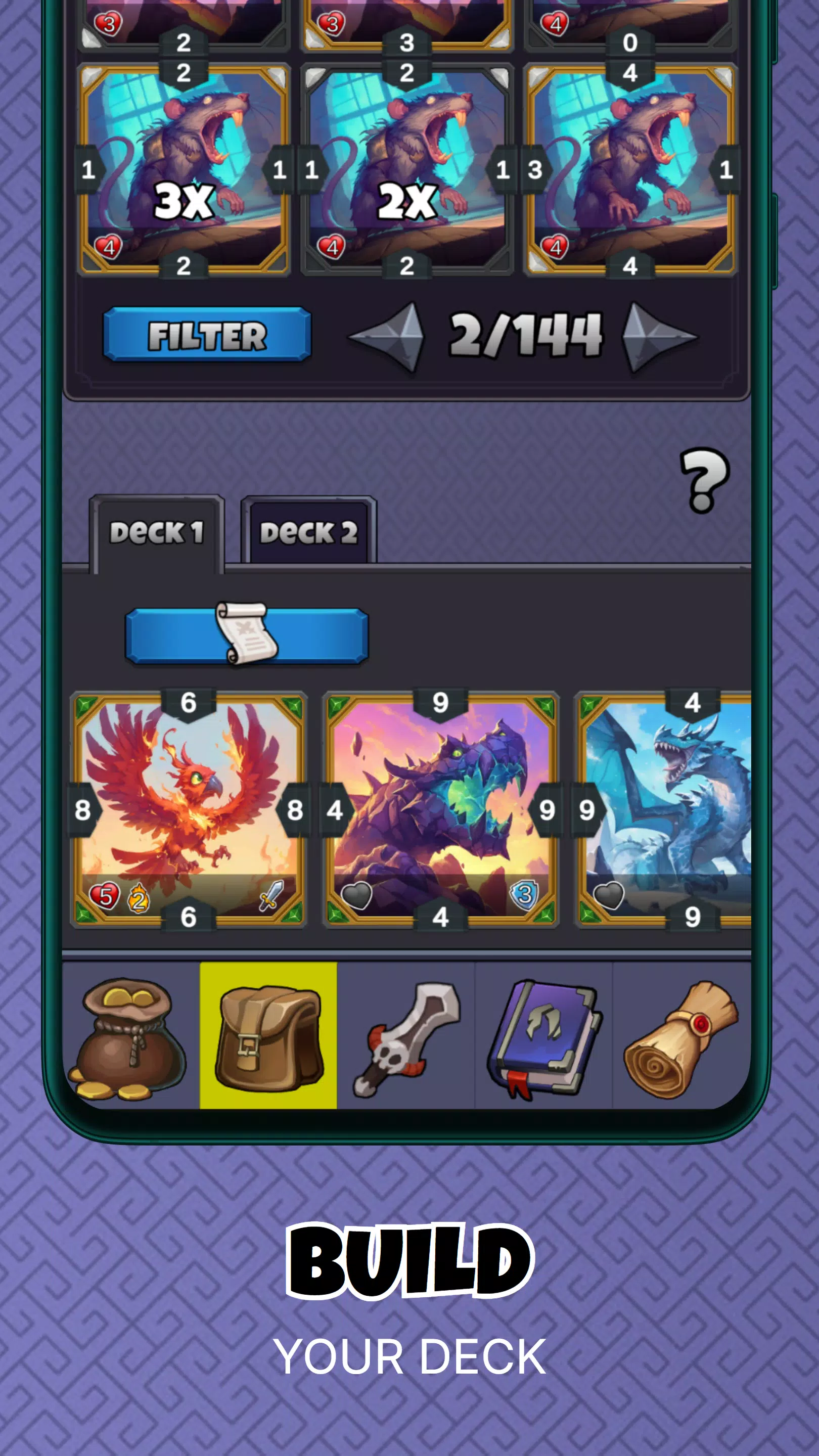
Task: Click the 2/144 page counter
Action: point(527,335)
